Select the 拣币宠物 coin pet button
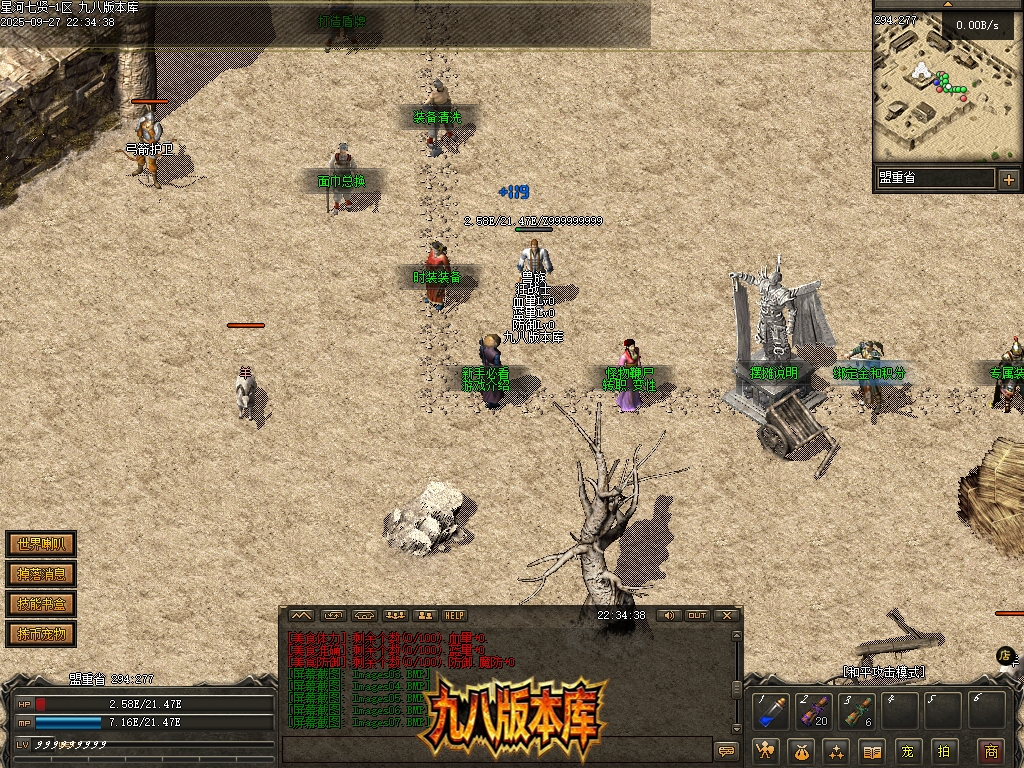The image size is (1024, 768). pyautogui.click(x=41, y=634)
